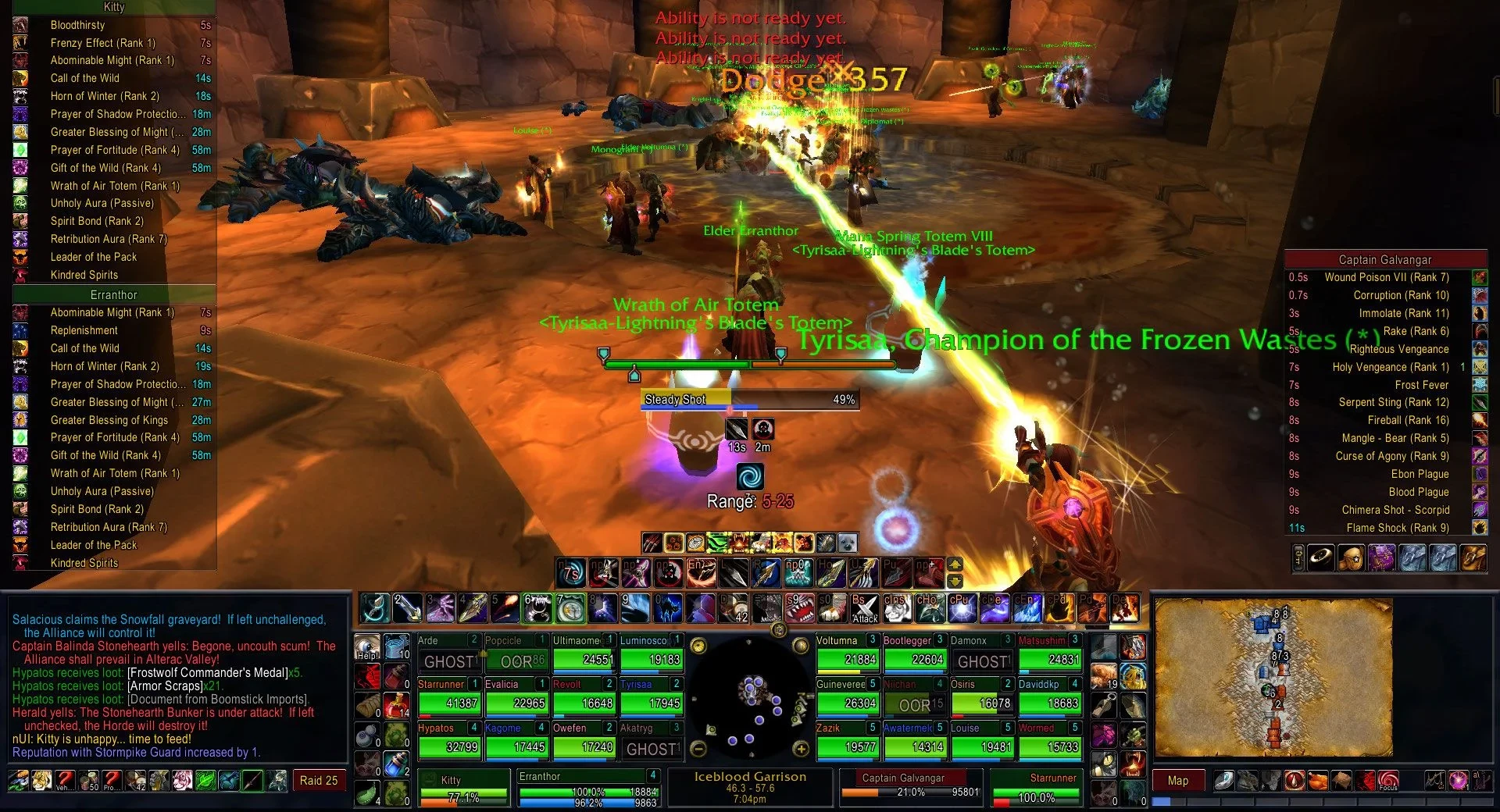
Task: Click the Raid 25 button
Action: point(319,781)
